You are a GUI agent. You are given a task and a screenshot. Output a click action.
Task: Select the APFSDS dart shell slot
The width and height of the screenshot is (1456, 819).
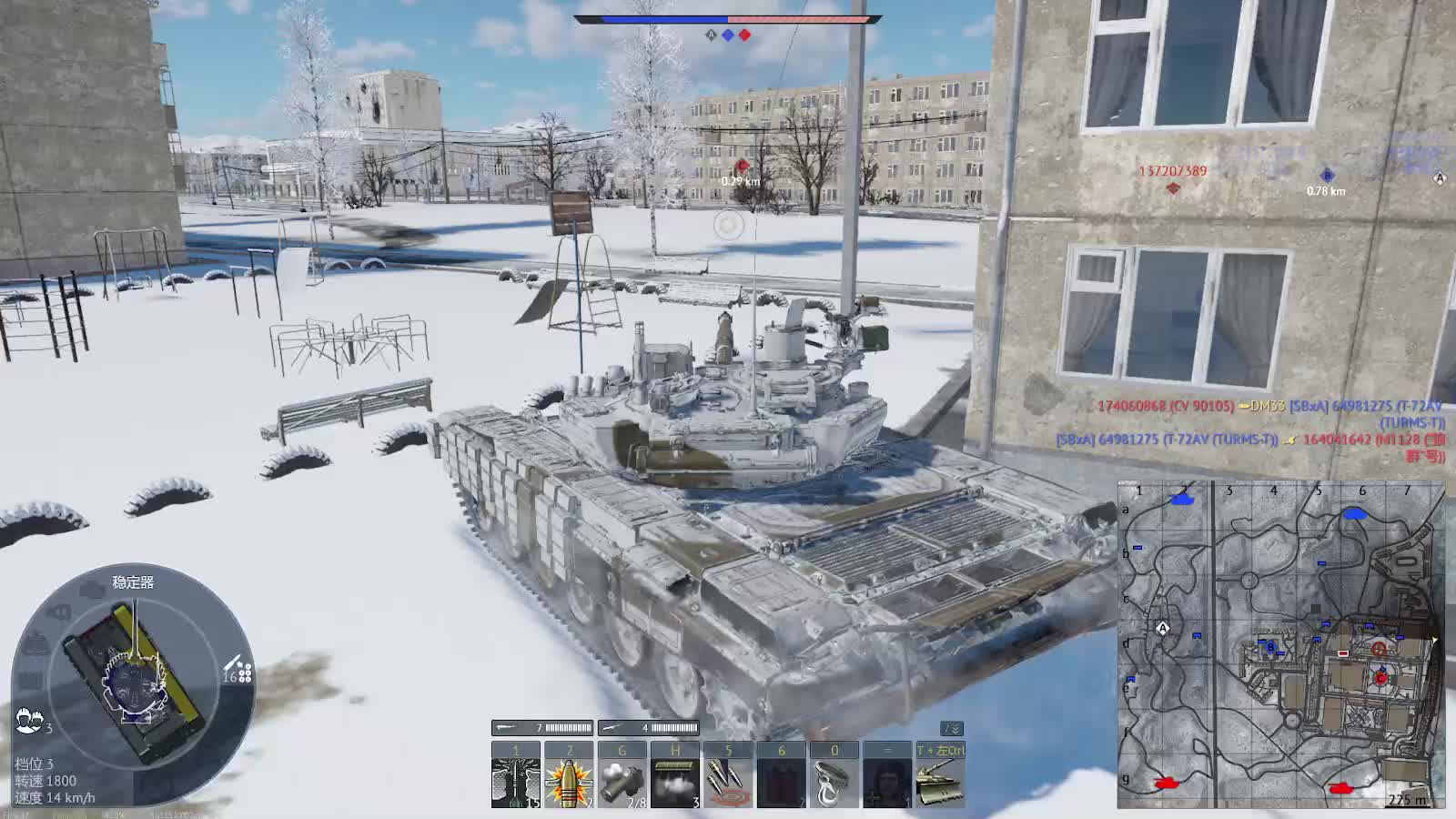tap(515, 781)
